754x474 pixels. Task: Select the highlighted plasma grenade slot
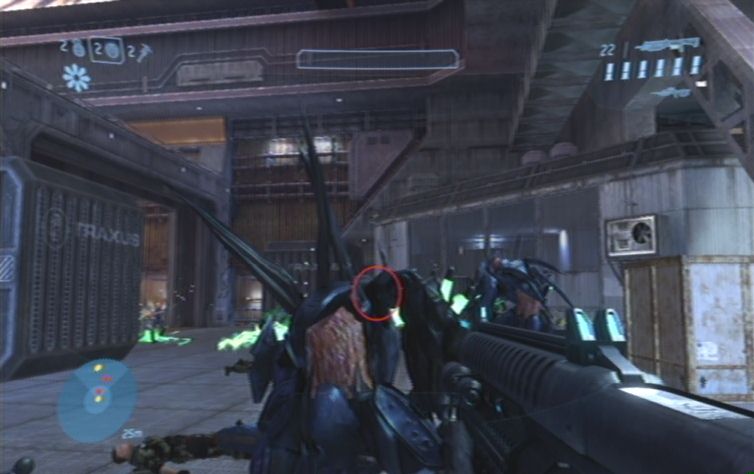[x=107, y=49]
